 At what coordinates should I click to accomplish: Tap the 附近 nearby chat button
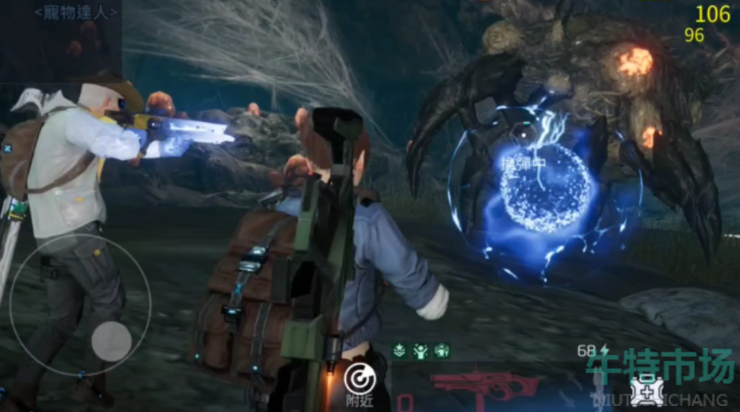358,380
